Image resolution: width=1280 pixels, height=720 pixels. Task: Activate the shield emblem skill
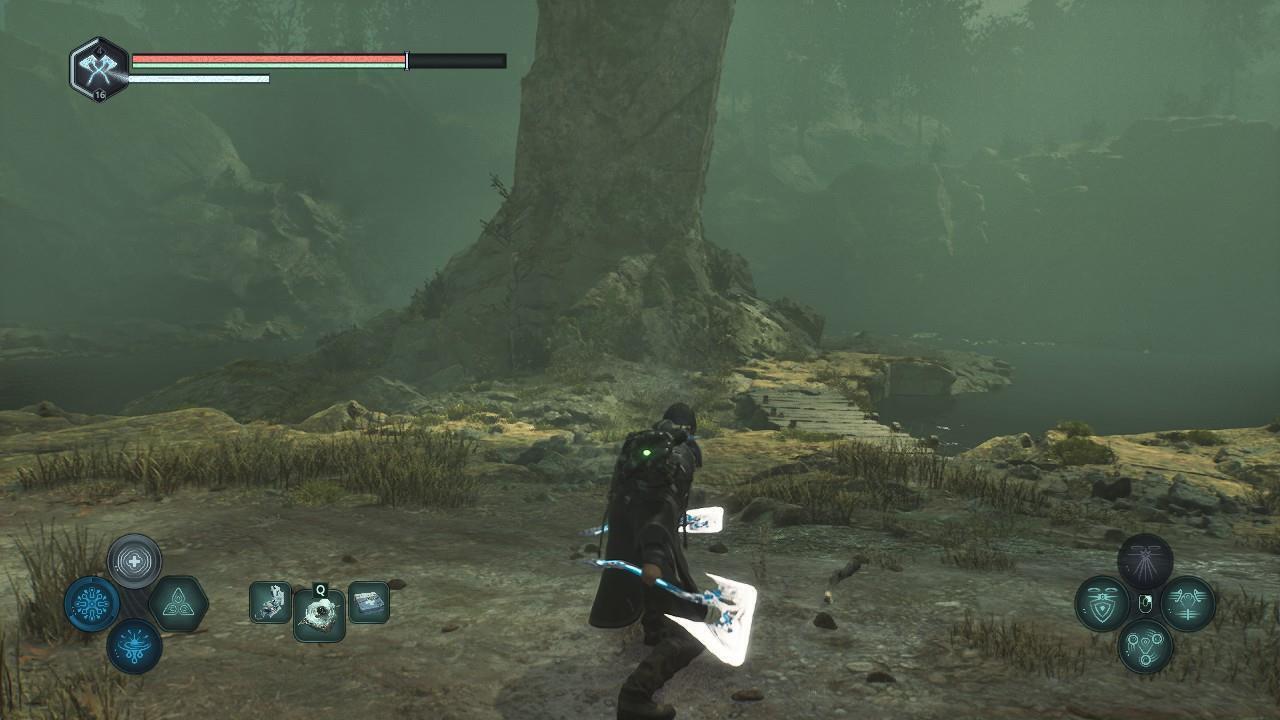[1102, 604]
